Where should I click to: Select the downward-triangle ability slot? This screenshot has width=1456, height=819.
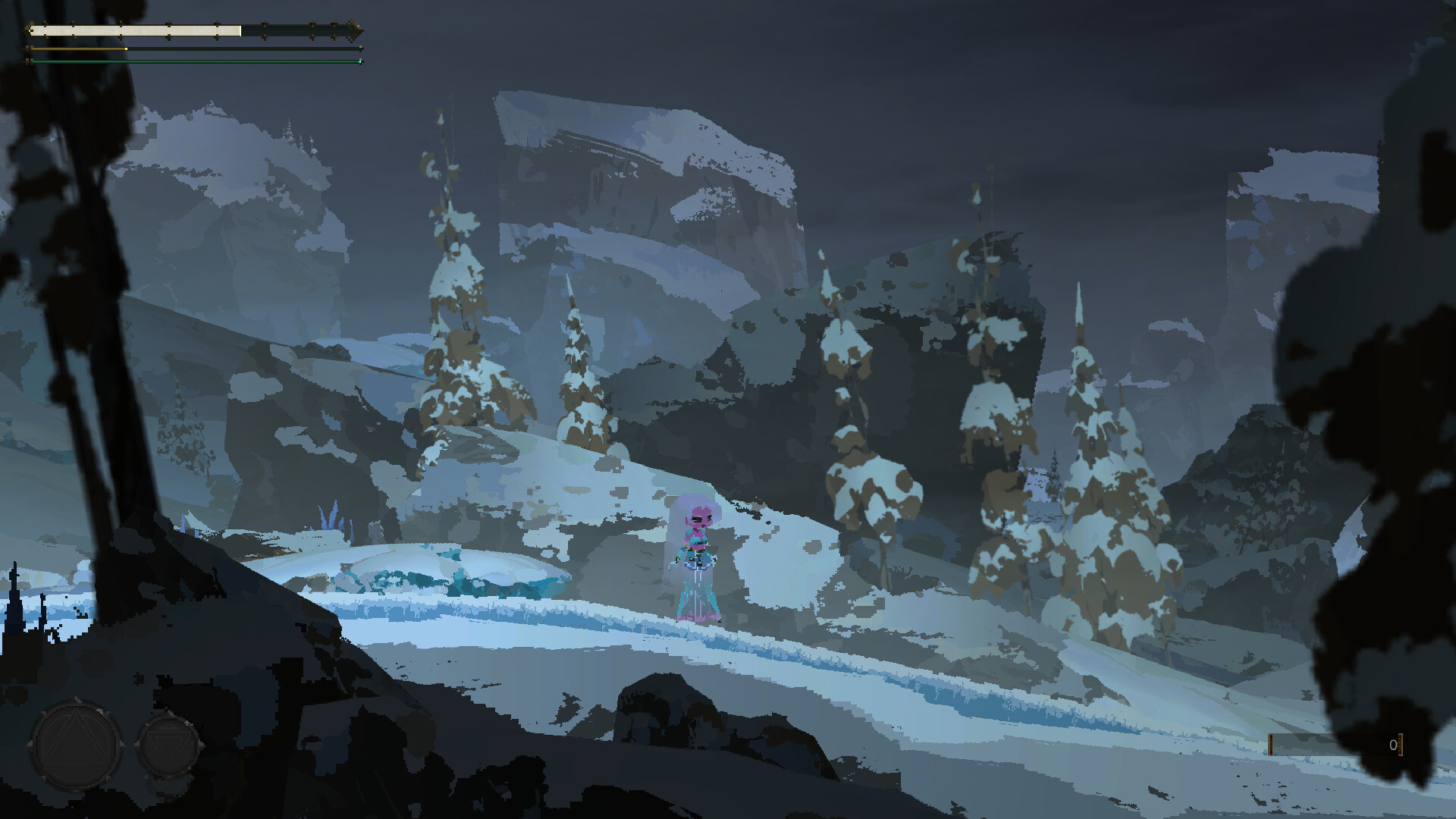point(168,748)
